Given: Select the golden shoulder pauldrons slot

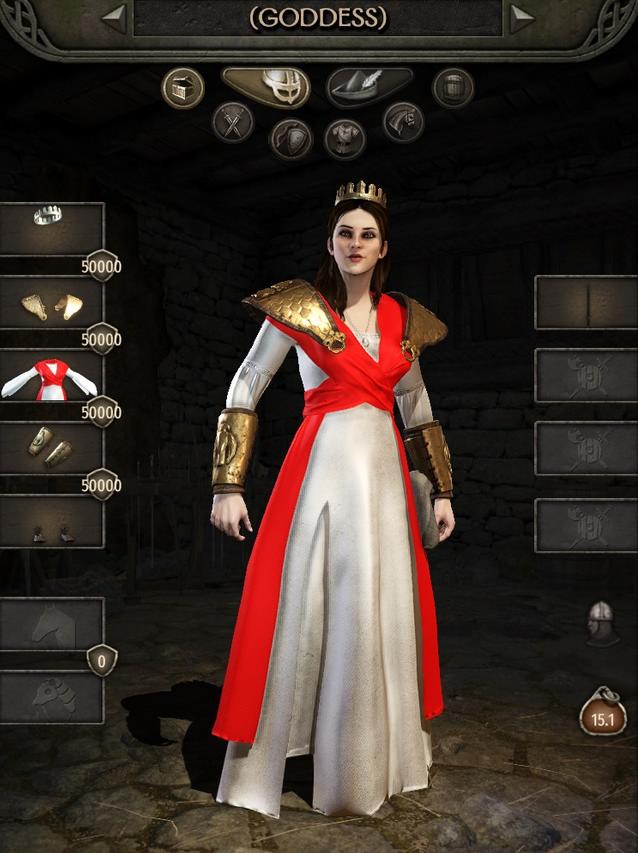Looking at the screenshot, I should (52, 303).
